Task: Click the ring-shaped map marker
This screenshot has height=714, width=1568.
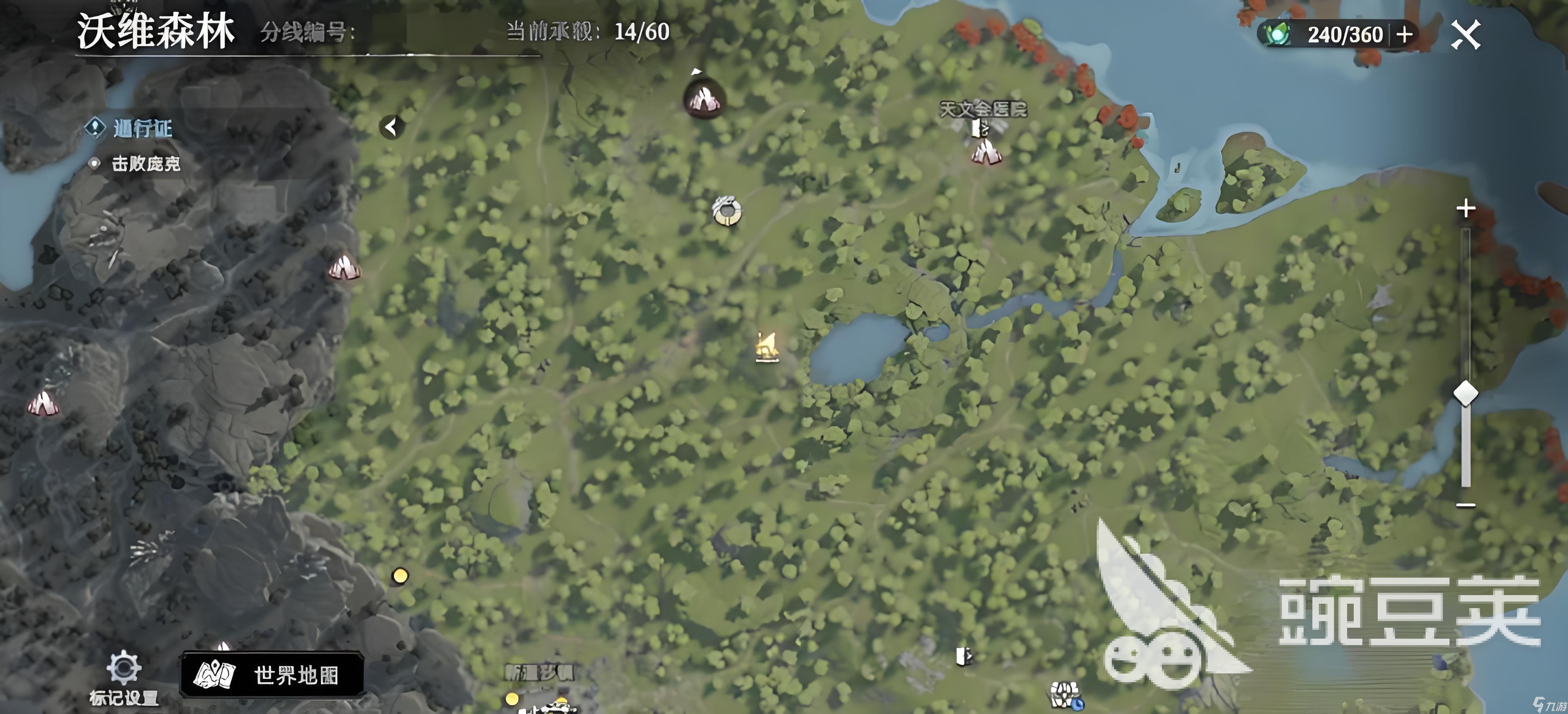Action: (726, 211)
